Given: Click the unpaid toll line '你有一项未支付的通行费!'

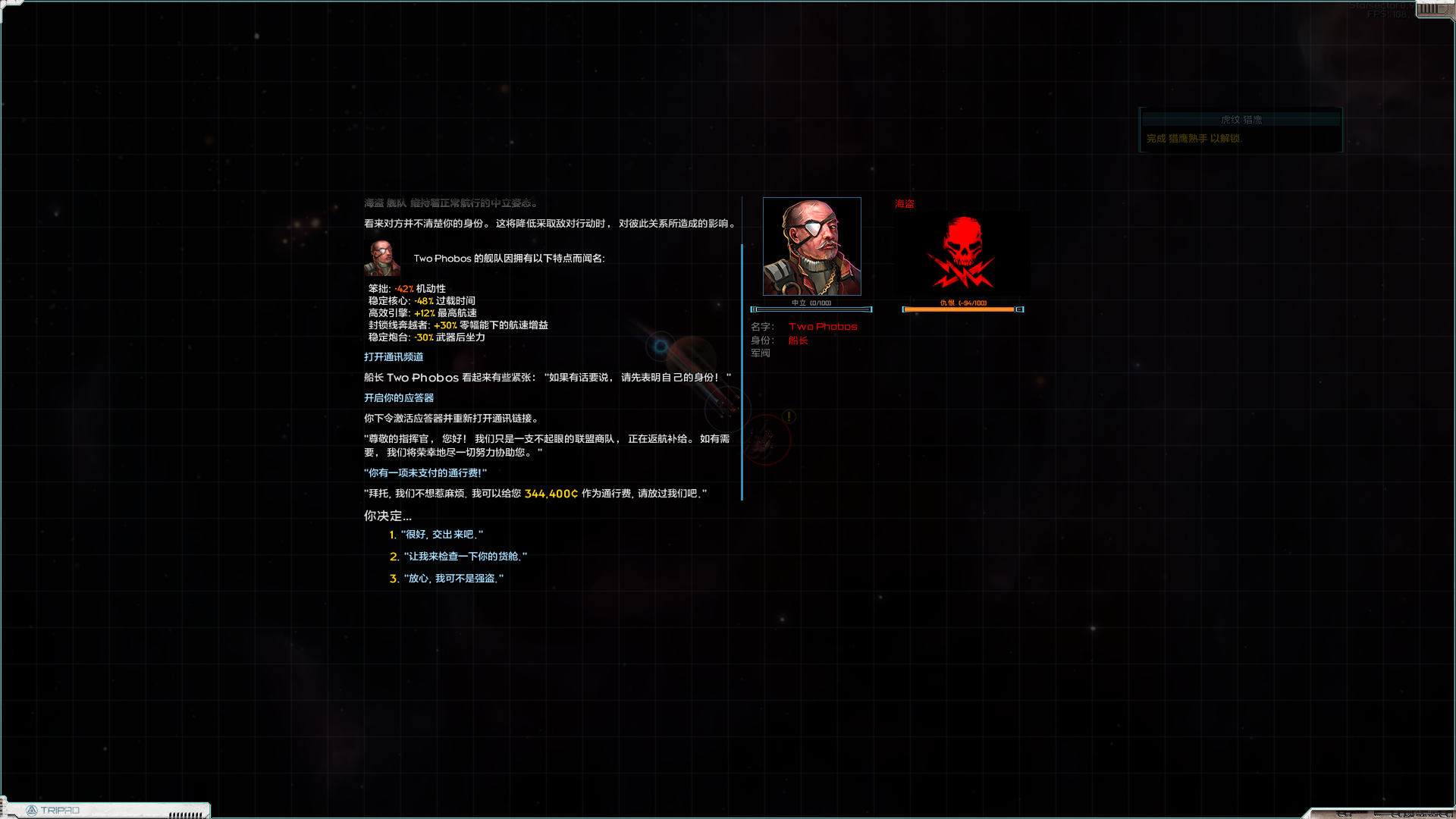Looking at the screenshot, I should [426, 472].
